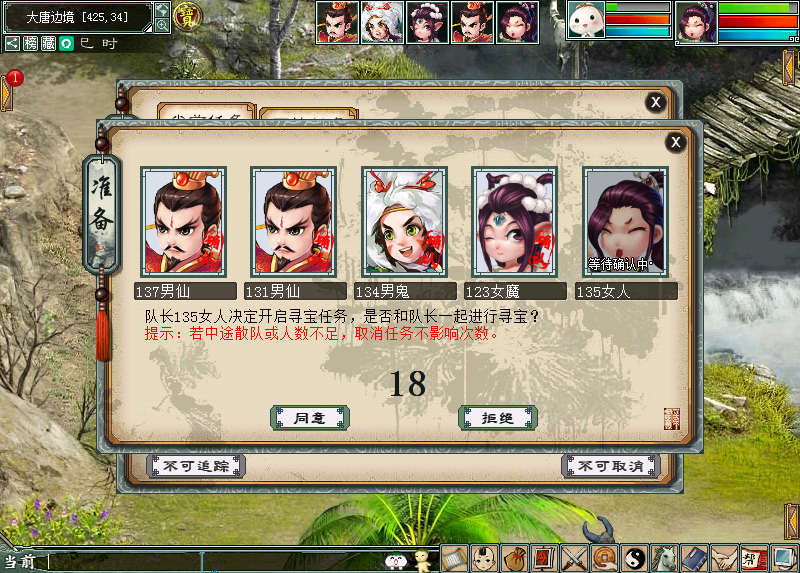Open the crossed swords combat icon
Image resolution: width=800 pixels, height=573 pixels.
[574, 558]
